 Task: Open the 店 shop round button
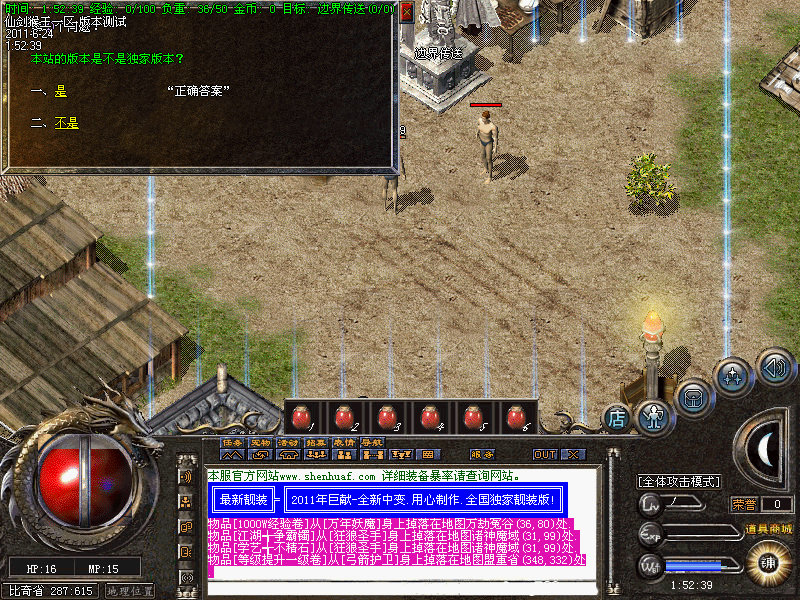[x=618, y=418]
